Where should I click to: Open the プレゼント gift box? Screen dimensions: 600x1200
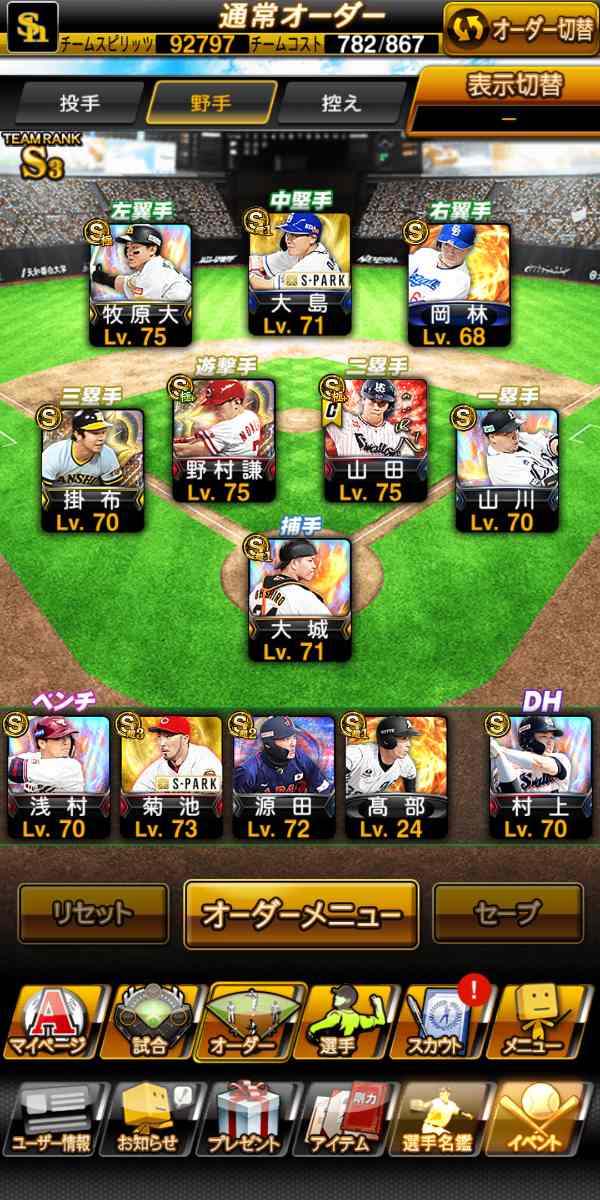coord(248,1118)
